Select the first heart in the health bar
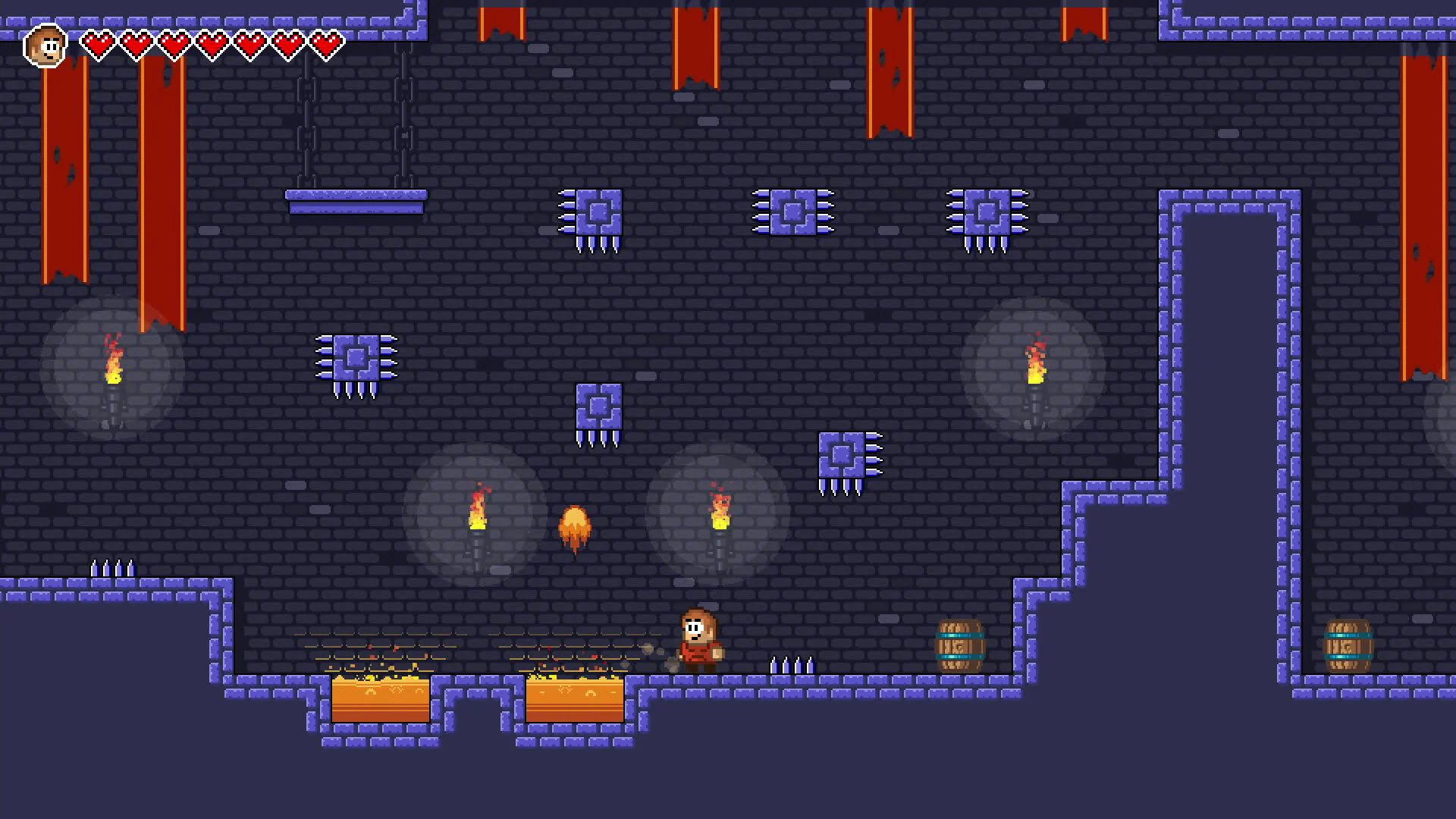The image size is (1456, 819). (99, 43)
